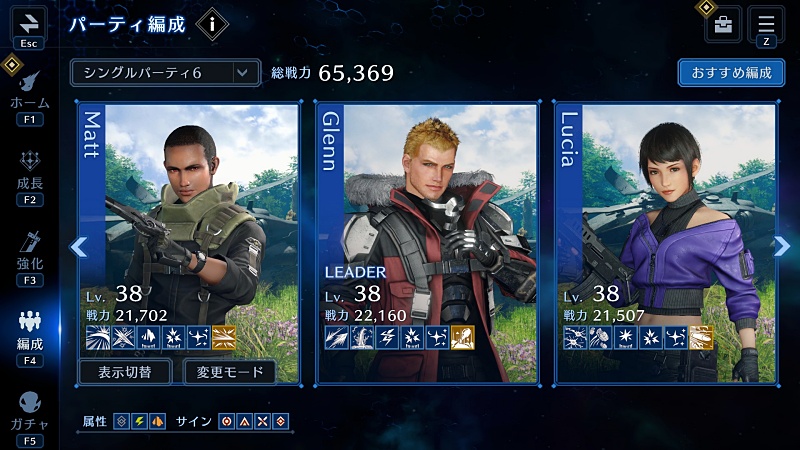Viewport: 800px width, 450px height.
Task: Show the next party with right arrow
Action: tap(782, 247)
